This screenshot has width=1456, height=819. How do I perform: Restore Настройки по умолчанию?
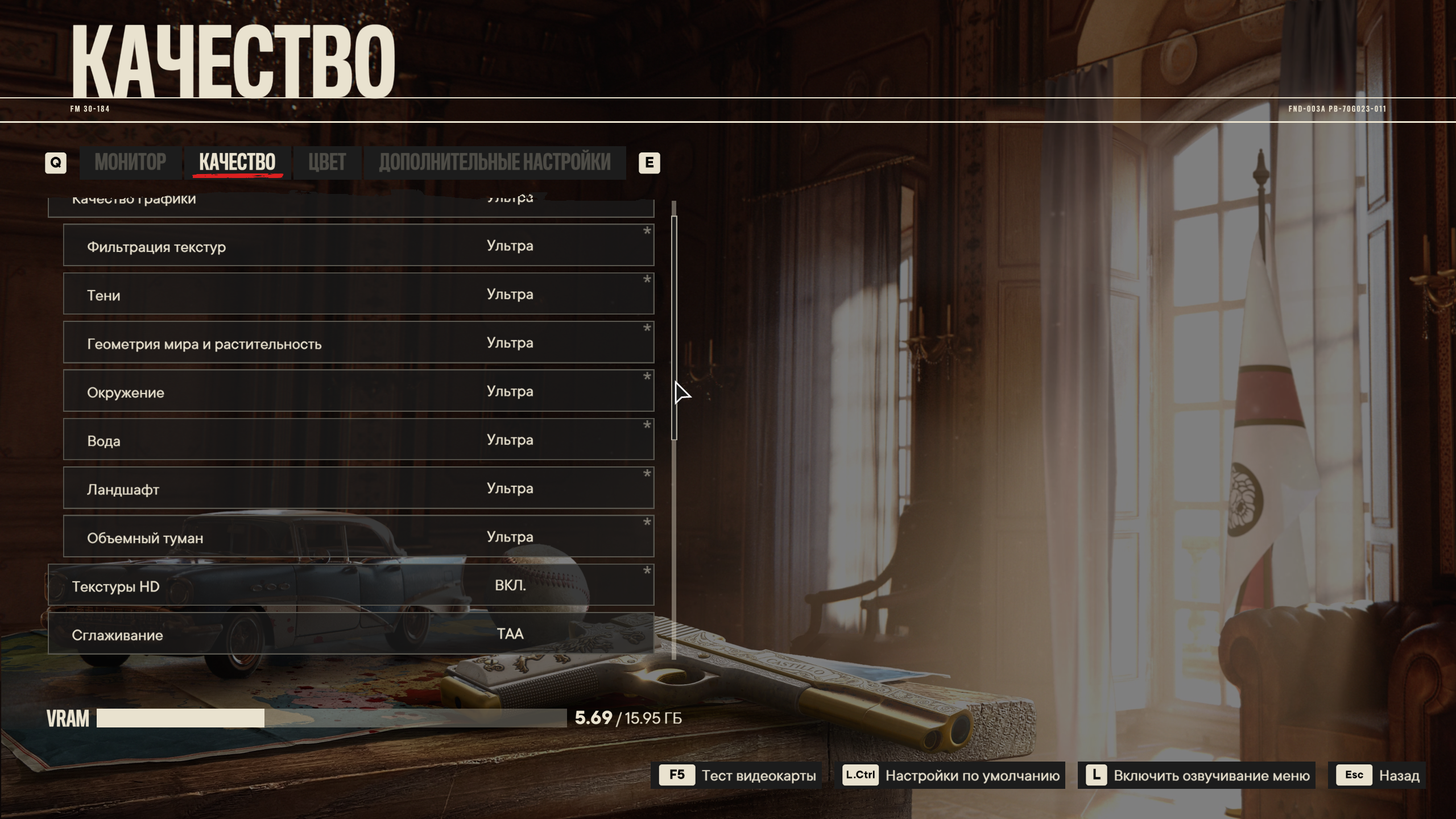tap(953, 775)
